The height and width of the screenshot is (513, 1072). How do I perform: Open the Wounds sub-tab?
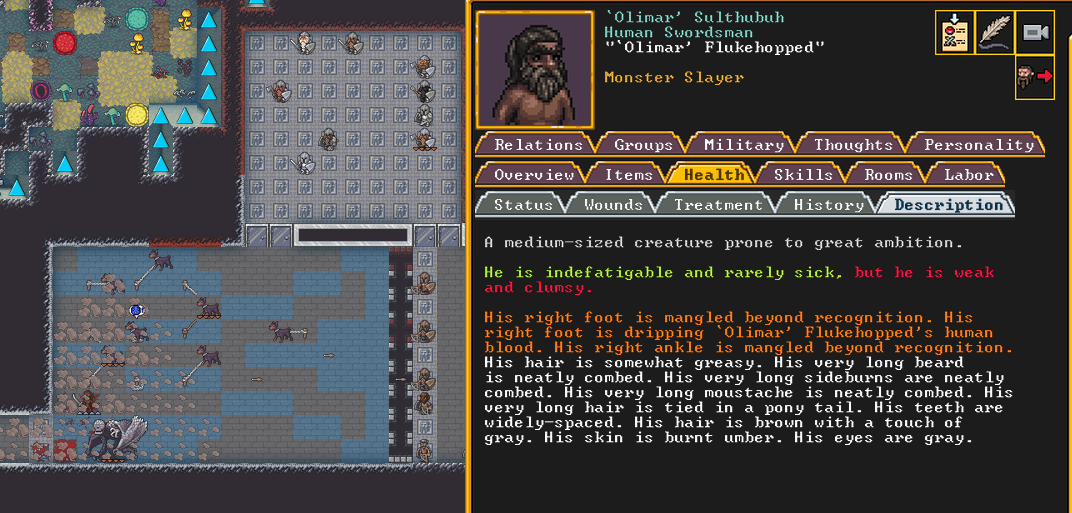pyautogui.click(x=612, y=205)
